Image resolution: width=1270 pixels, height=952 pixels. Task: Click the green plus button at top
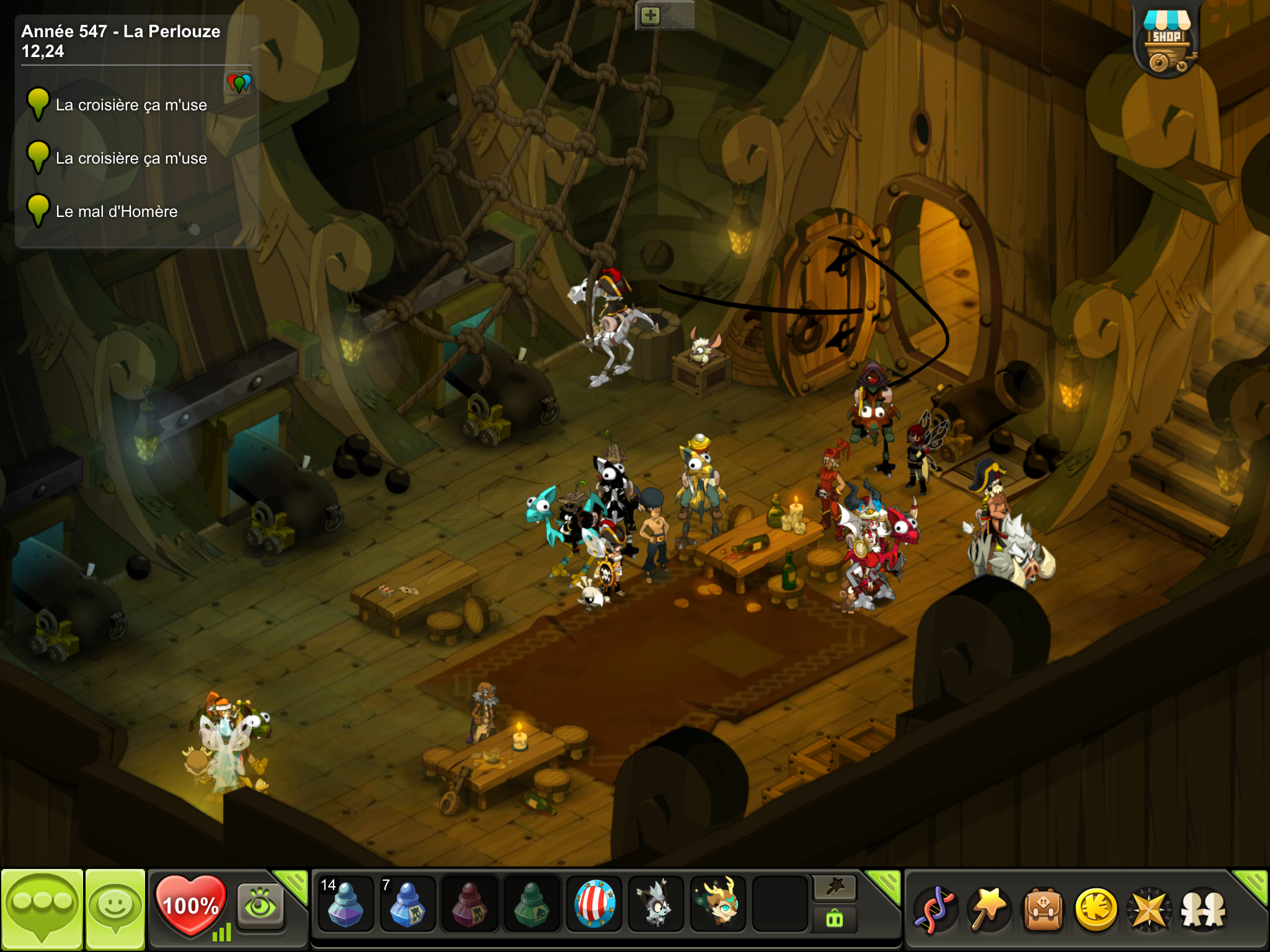pyautogui.click(x=650, y=15)
